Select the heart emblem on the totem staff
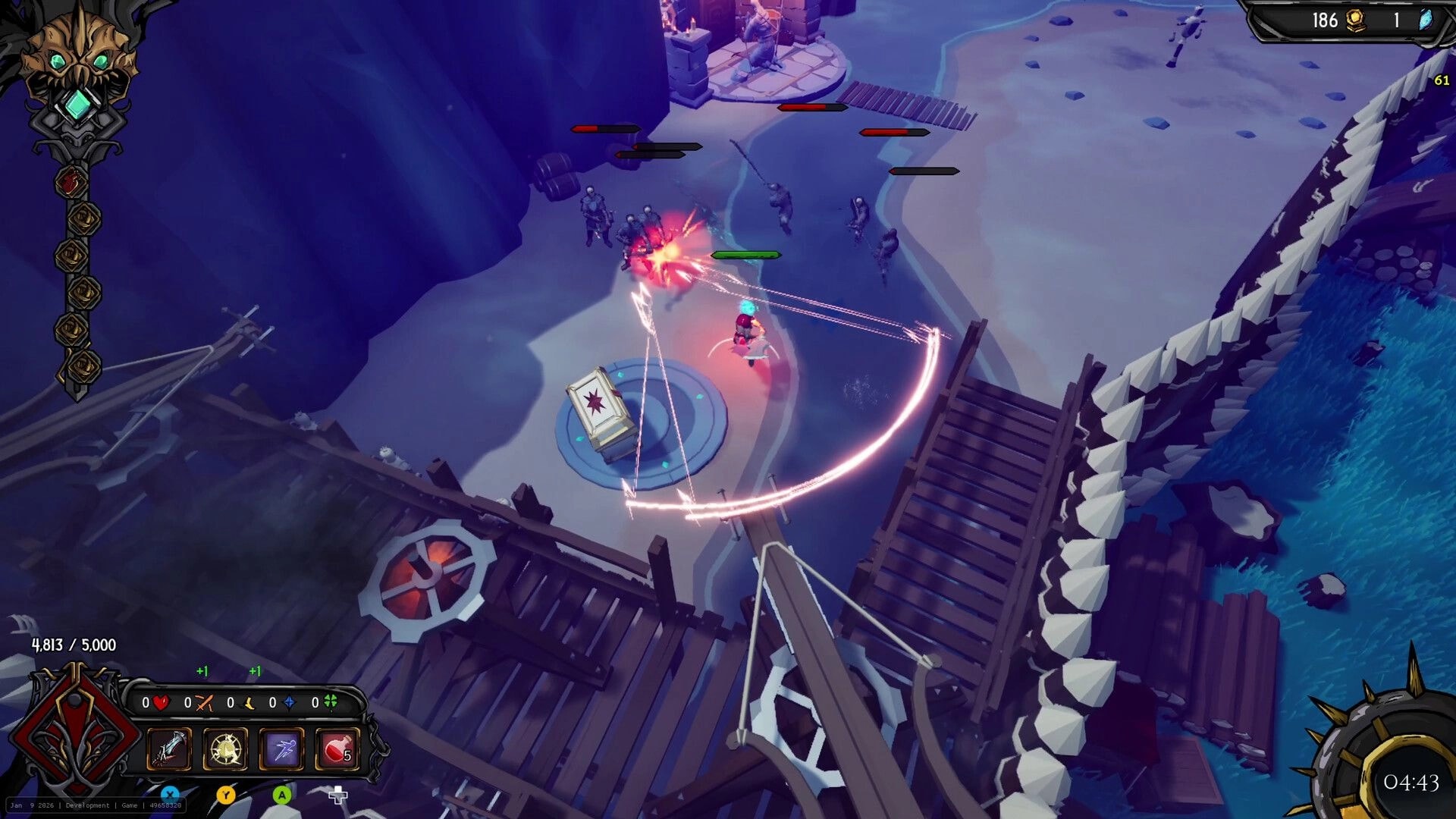Image resolution: width=1456 pixels, height=819 pixels. 72,180
